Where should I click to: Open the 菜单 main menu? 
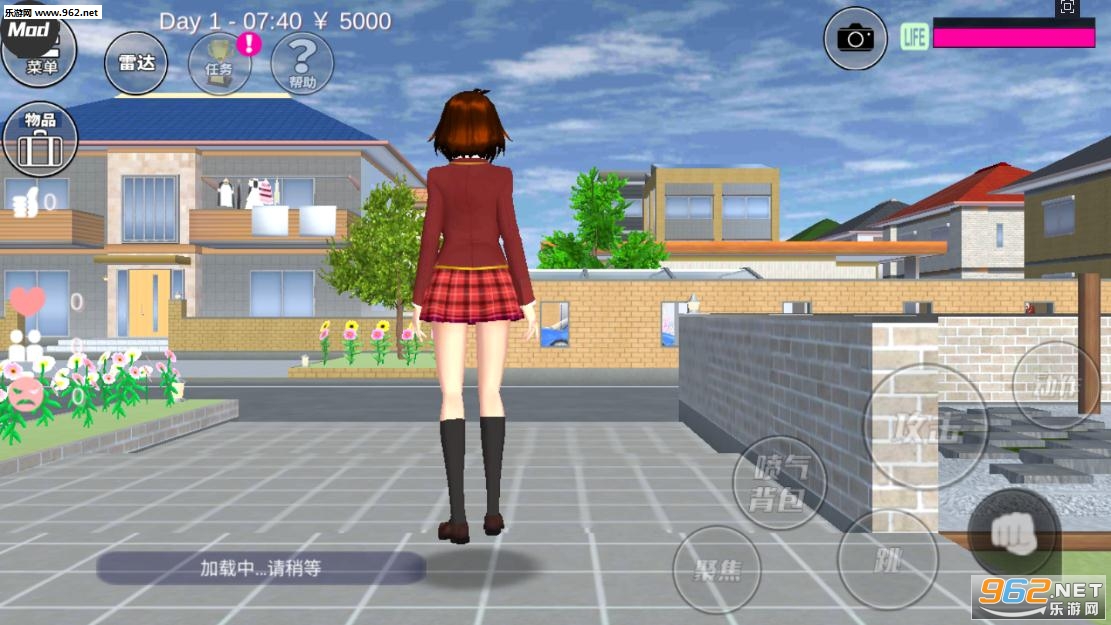pos(40,55)
